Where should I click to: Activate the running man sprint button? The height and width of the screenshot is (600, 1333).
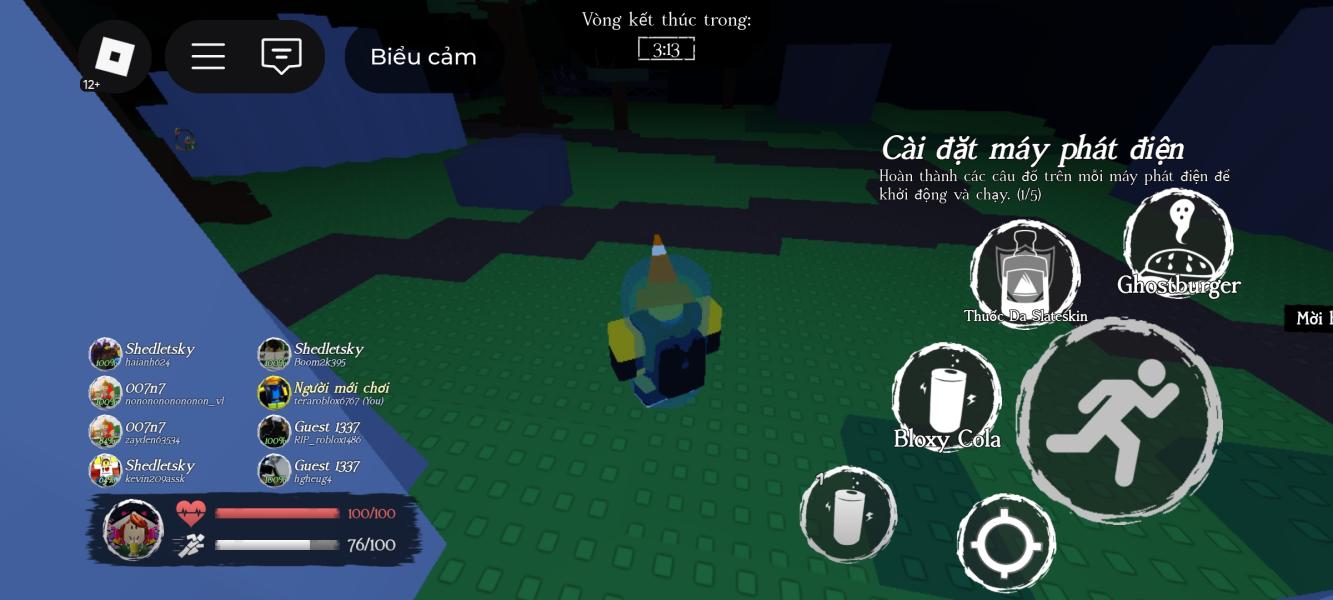[x=1119, y=420]
